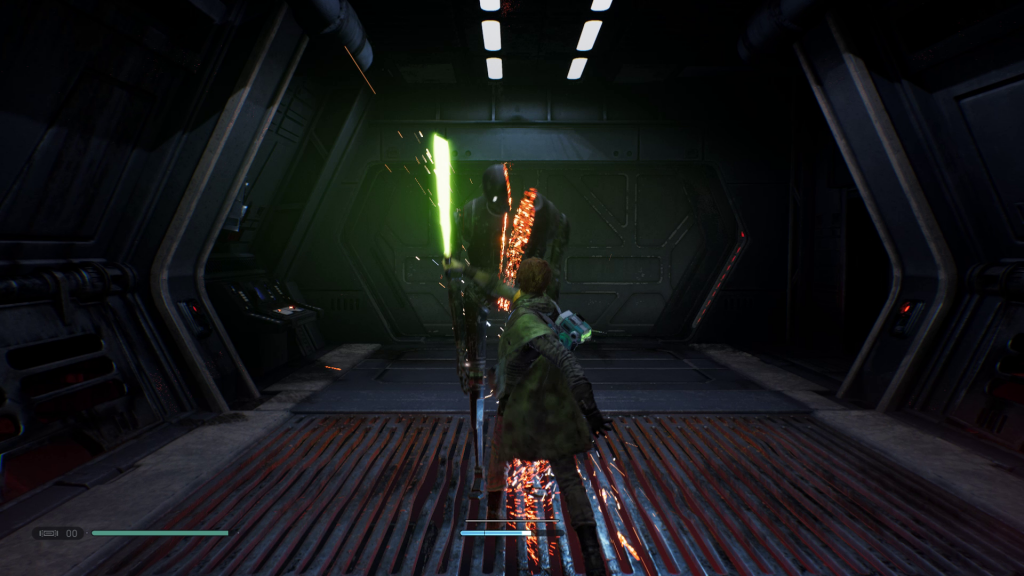Screen dimensions: 1024x576
Task: Click the stim canister icon
Action: [x=48, y=533]
